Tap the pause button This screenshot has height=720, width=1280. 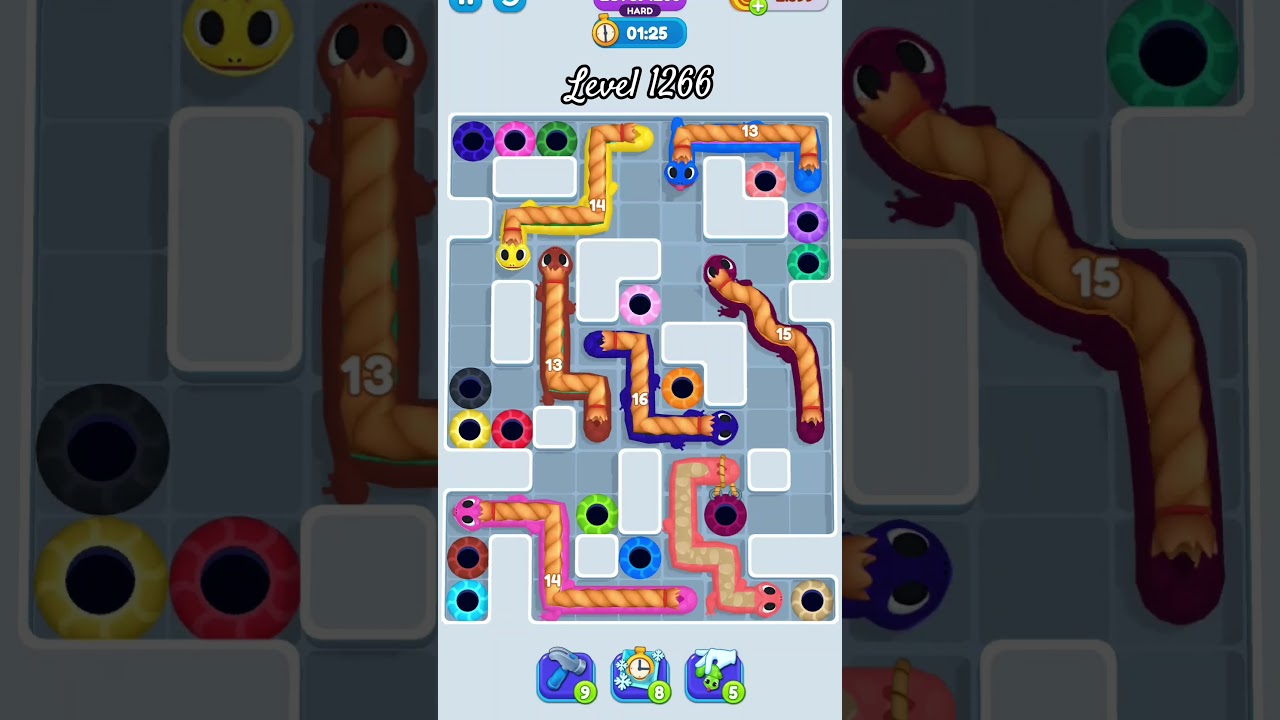click(x=464, y=4)
